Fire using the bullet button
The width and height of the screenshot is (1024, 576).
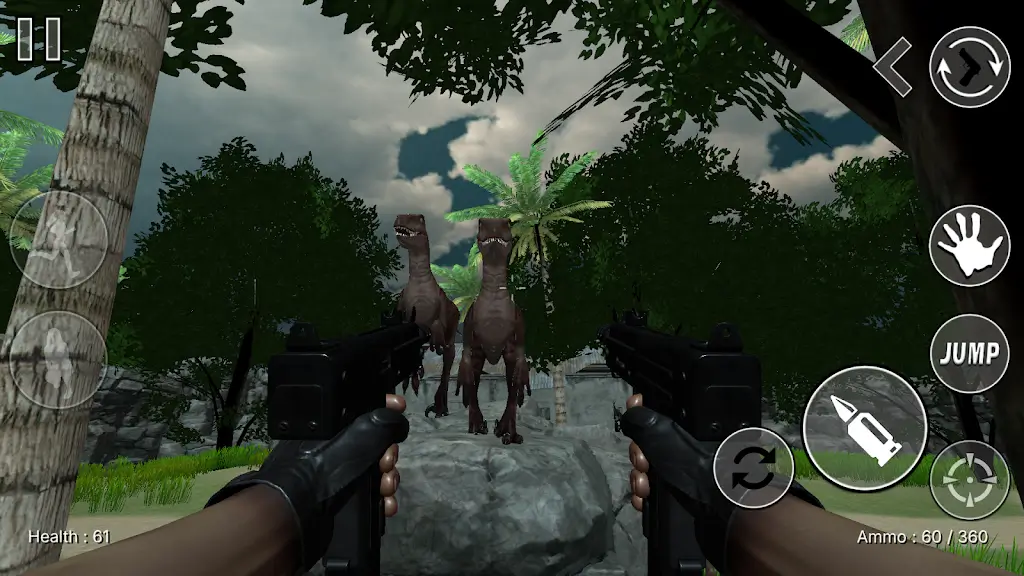coord(865,427)
